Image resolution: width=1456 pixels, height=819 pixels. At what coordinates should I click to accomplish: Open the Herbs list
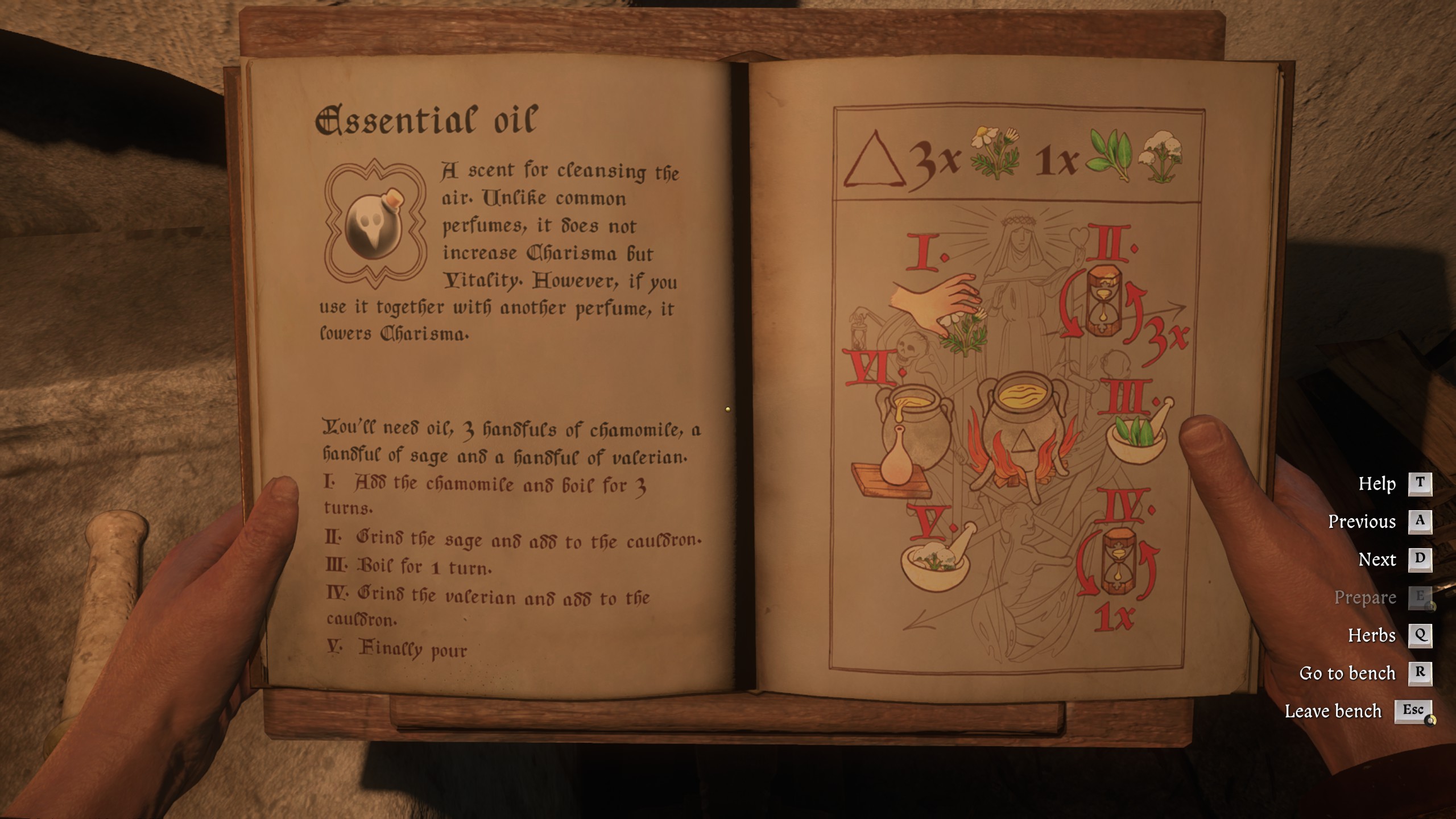point(1421,636)
